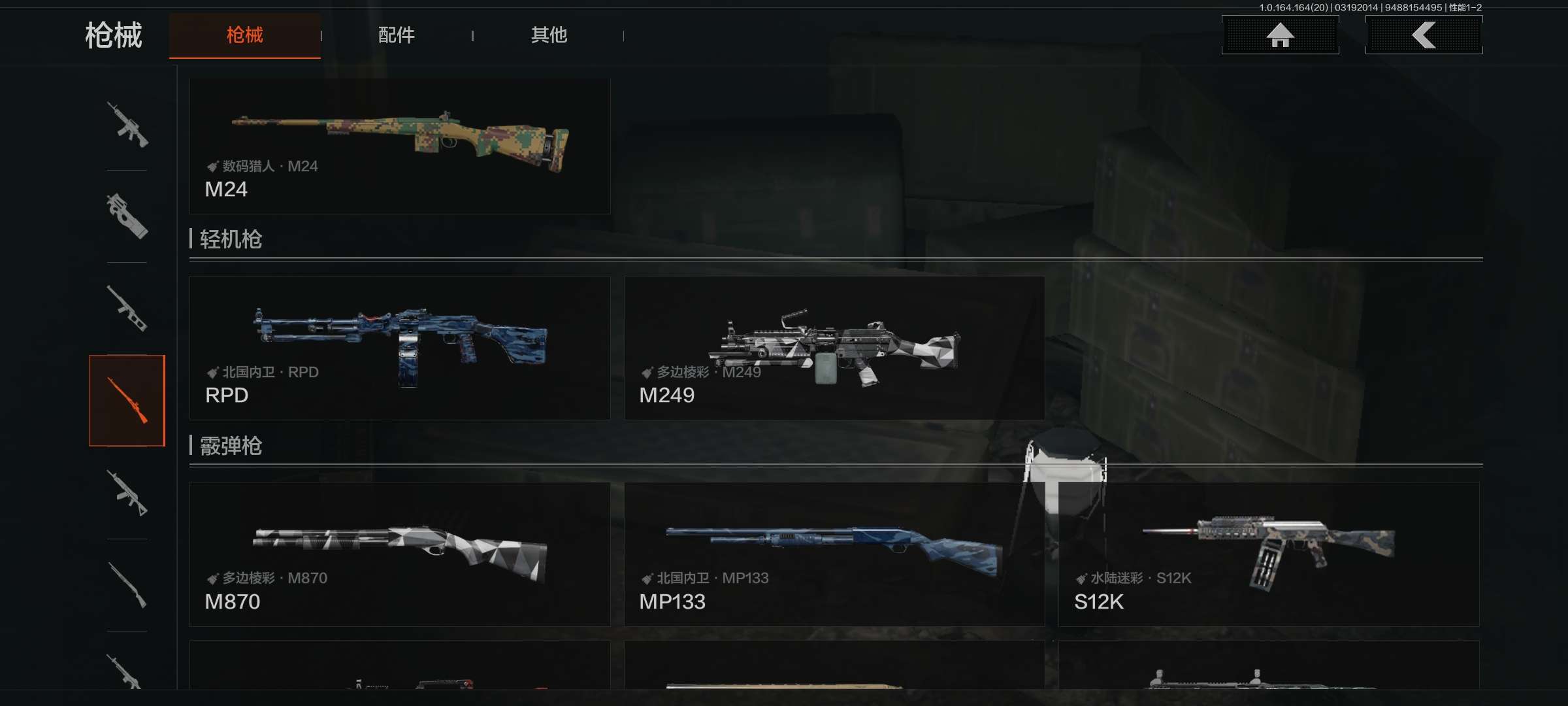Pick the M249 weapon card

(x=834, y=348)
